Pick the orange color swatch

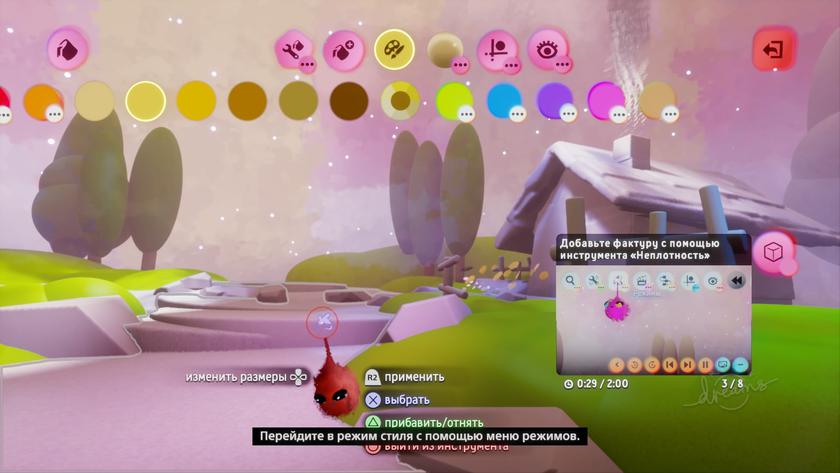tap(42, 101)
